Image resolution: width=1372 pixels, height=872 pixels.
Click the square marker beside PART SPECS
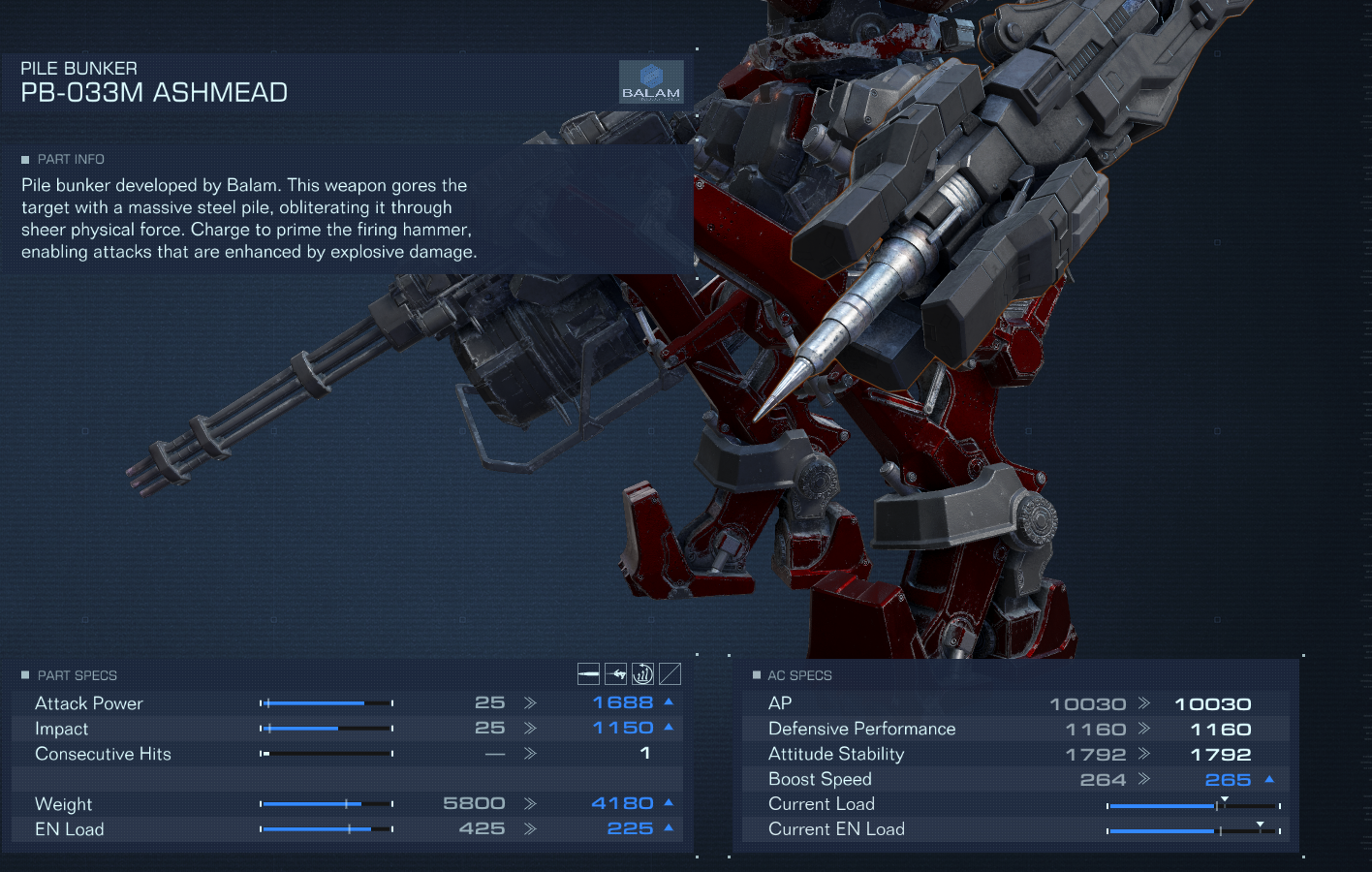(x=27, y=675)
